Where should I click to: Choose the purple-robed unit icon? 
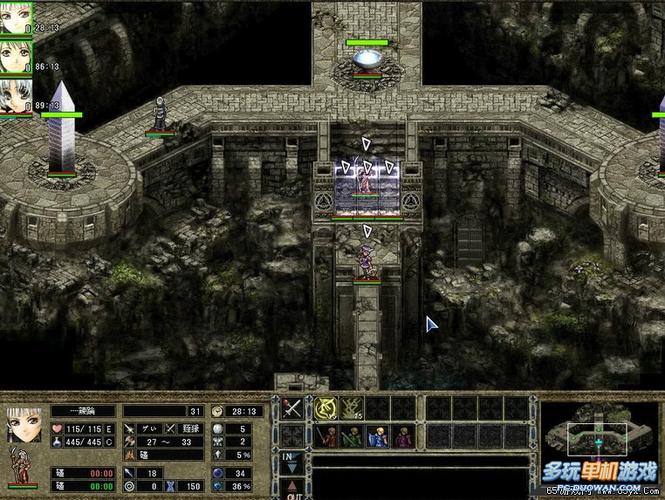pyautogui.click(x=402, y=436)
